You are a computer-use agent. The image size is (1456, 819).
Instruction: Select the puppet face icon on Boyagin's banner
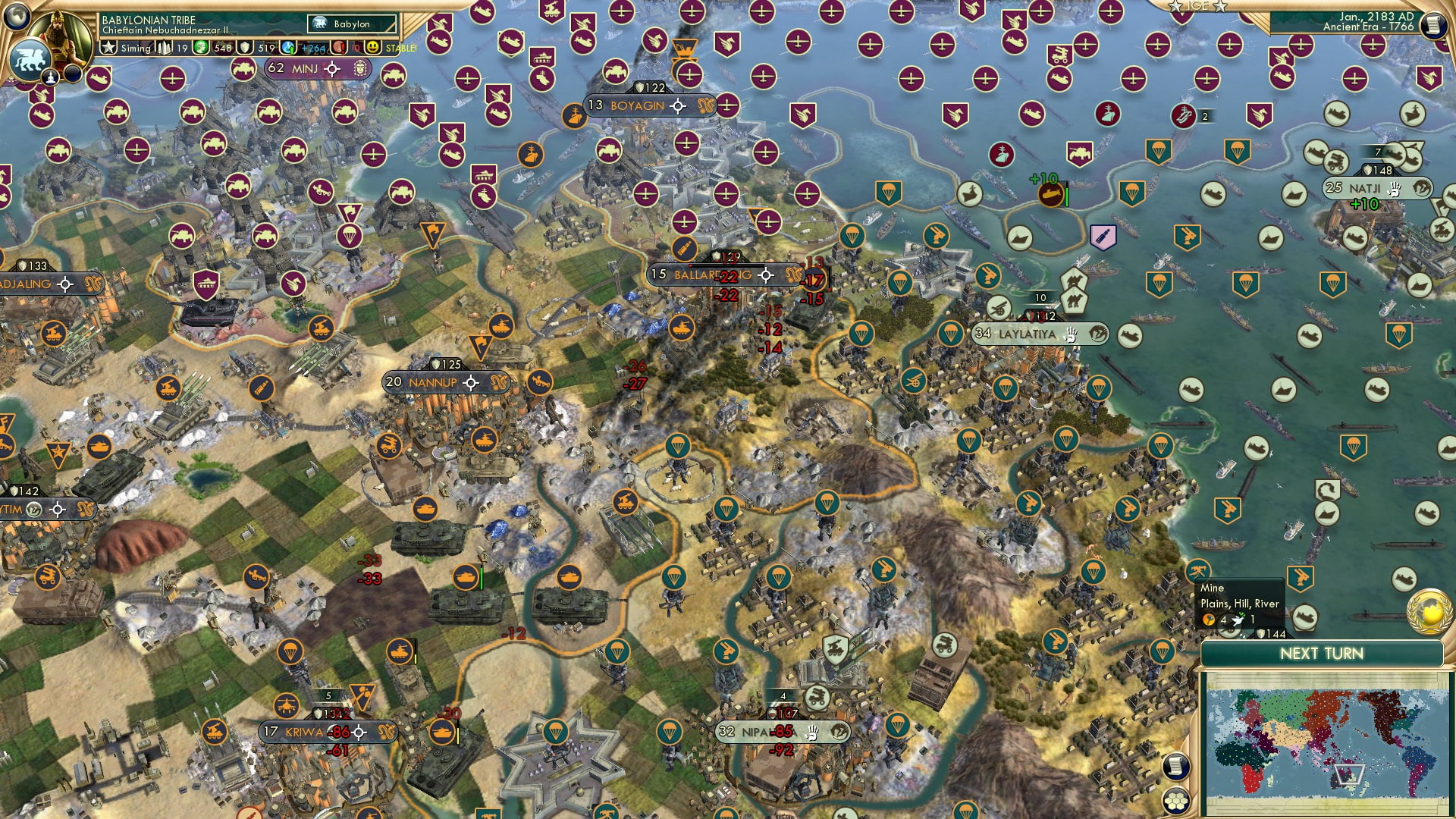[706, 107]
